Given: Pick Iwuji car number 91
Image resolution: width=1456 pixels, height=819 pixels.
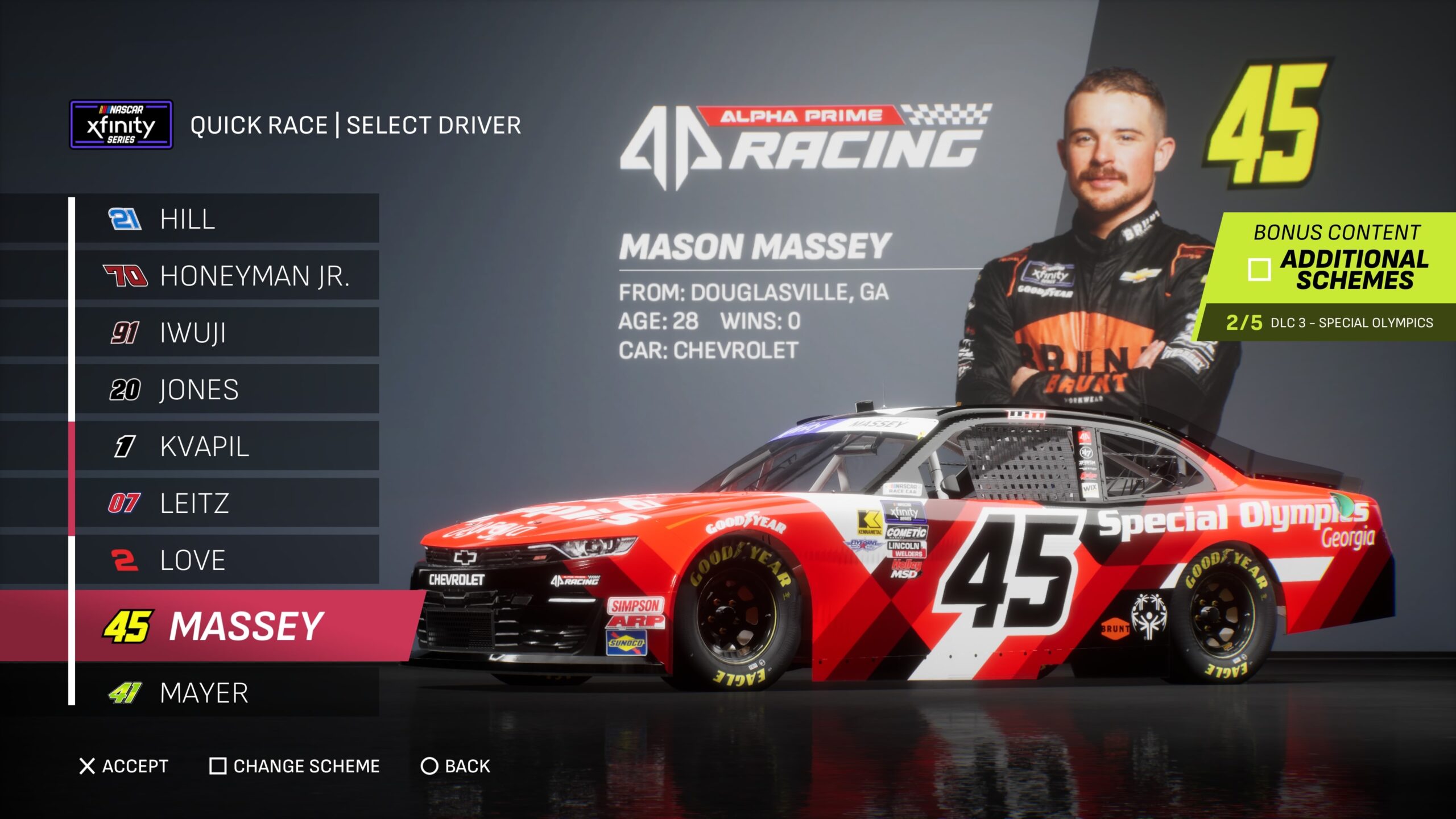Looking at the screenshot, I should coord(226,333).
